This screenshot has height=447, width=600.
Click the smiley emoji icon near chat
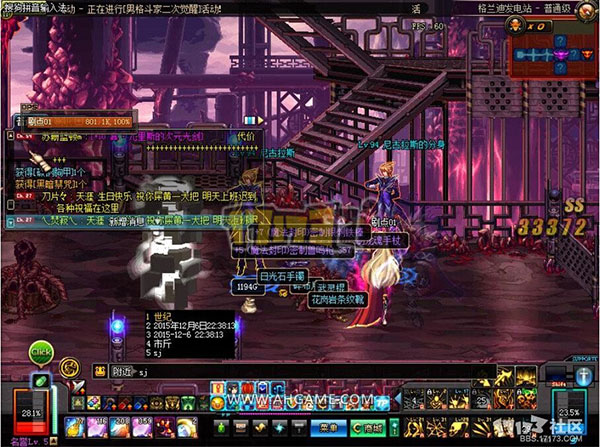[x=100, y=370]
